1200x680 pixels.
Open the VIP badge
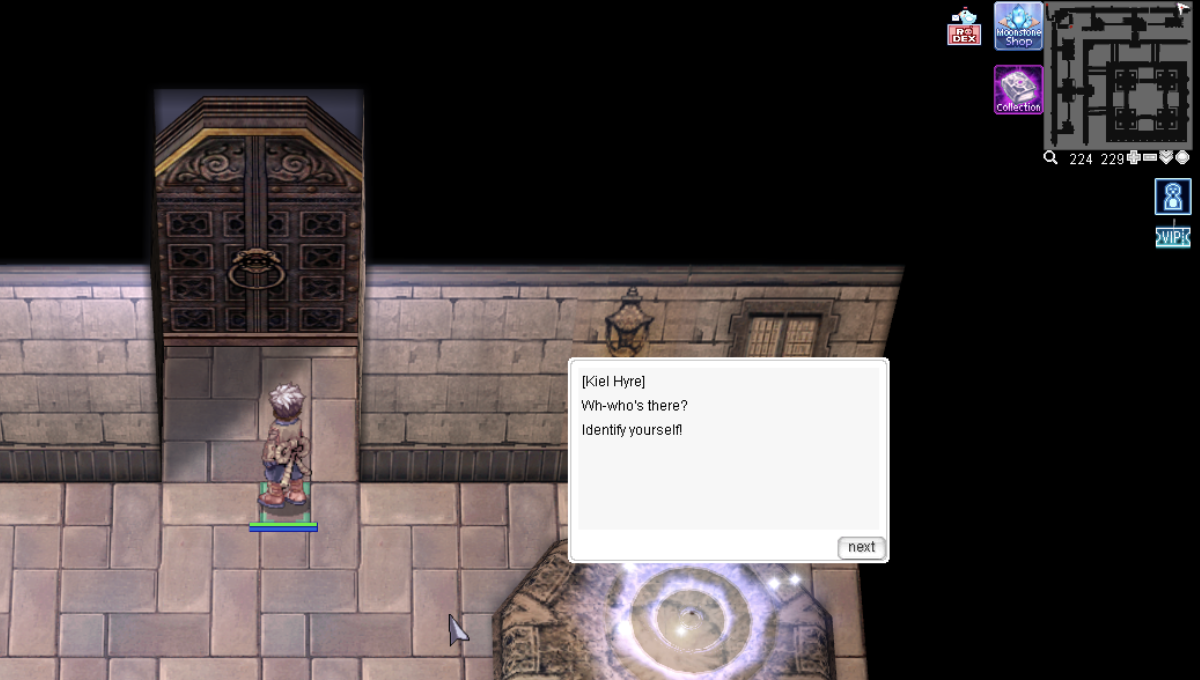[1173, 237]
